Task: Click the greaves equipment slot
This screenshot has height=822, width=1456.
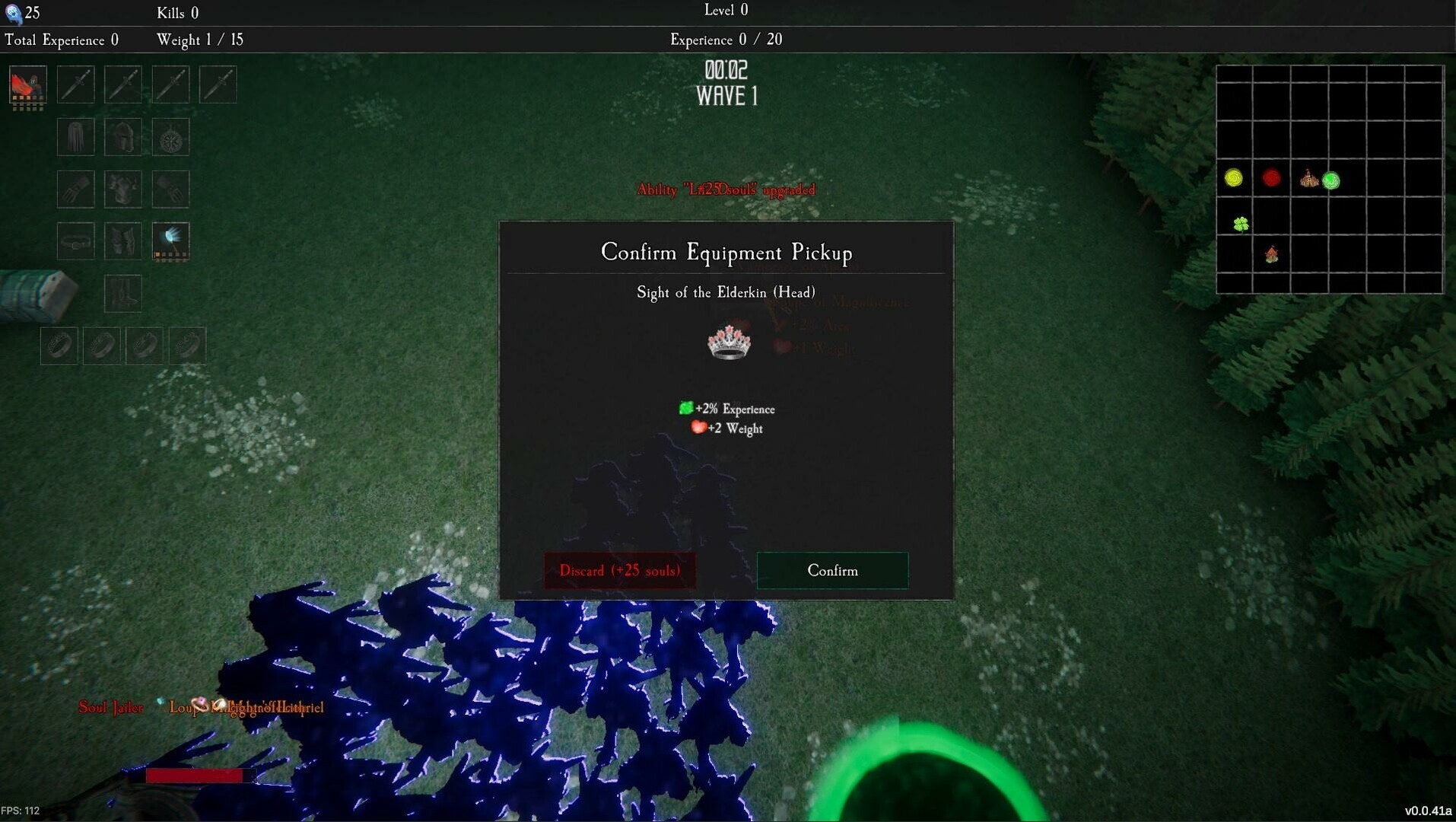Action: pos(123,241)
